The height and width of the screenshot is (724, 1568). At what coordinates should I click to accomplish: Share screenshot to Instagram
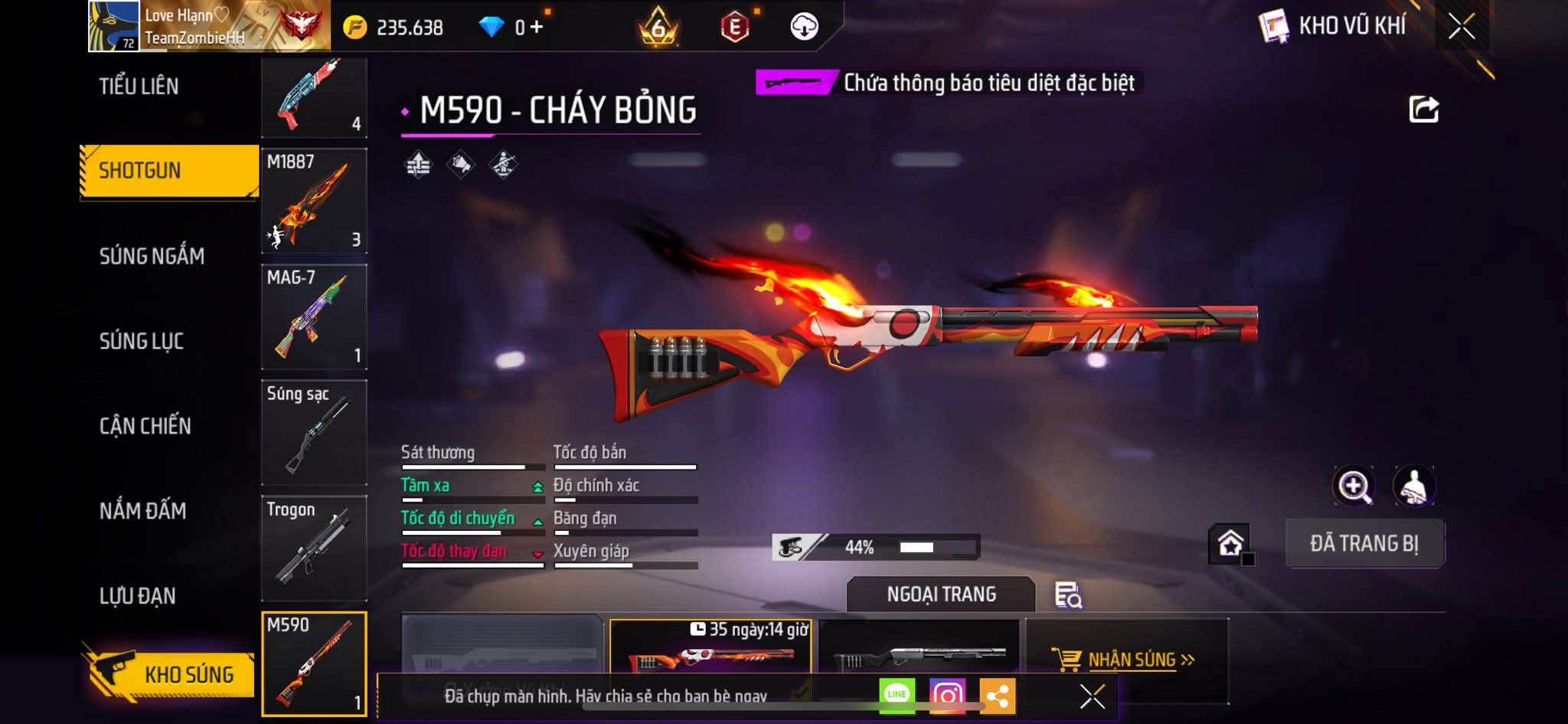[947, 696]
